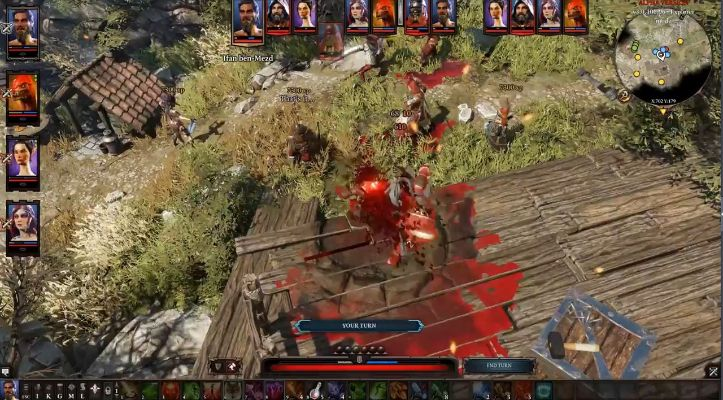Select the bearded man party portrait
The height and width of the screenshot is (400, 723).
[22, 30]
